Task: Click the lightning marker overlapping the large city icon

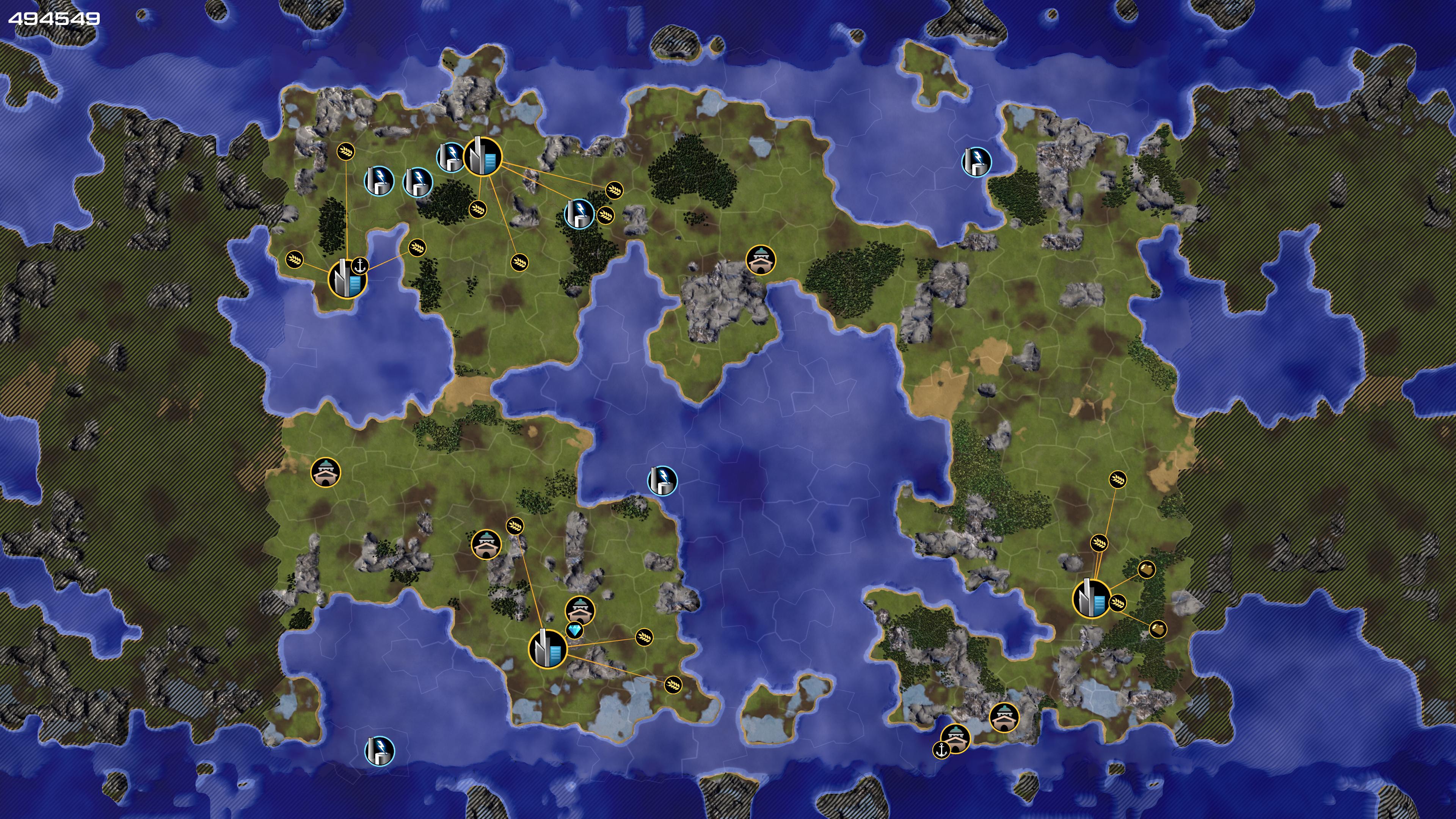Action: coord(450,157)
